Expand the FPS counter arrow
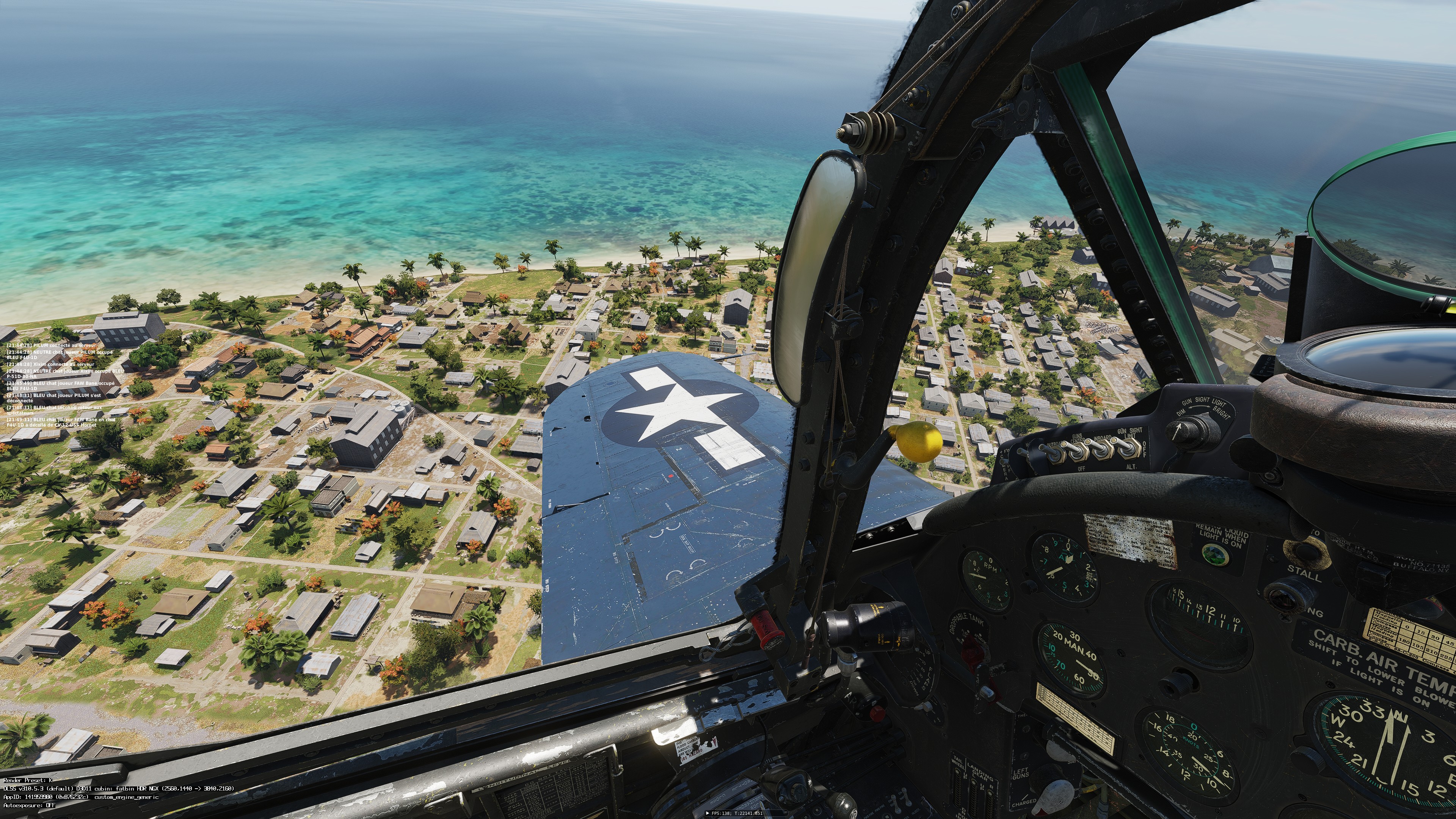The height and width of the screenshot is (819, 1456). (x=708, y=813)
